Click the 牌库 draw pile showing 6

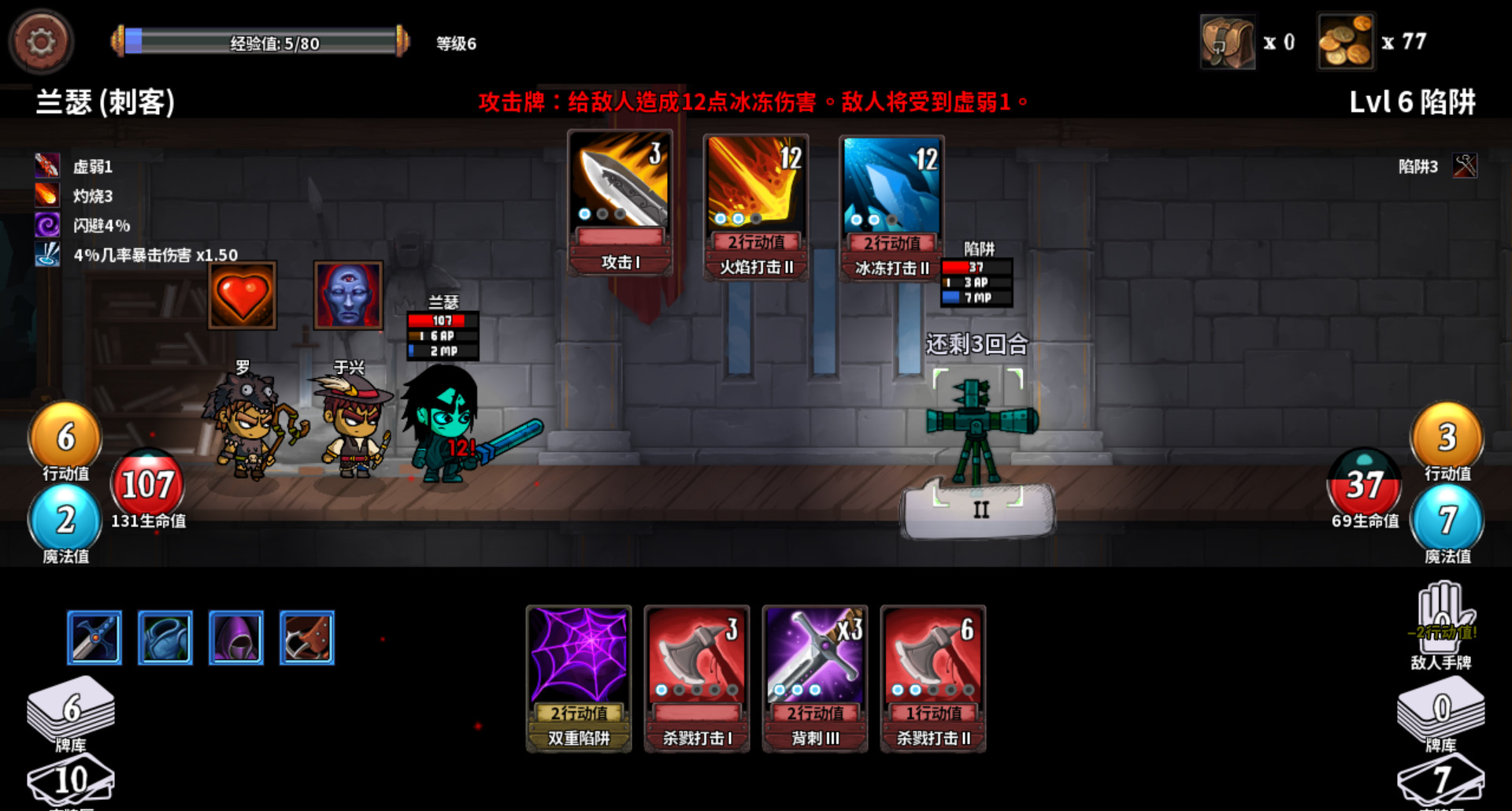click(x=69, y=713)
